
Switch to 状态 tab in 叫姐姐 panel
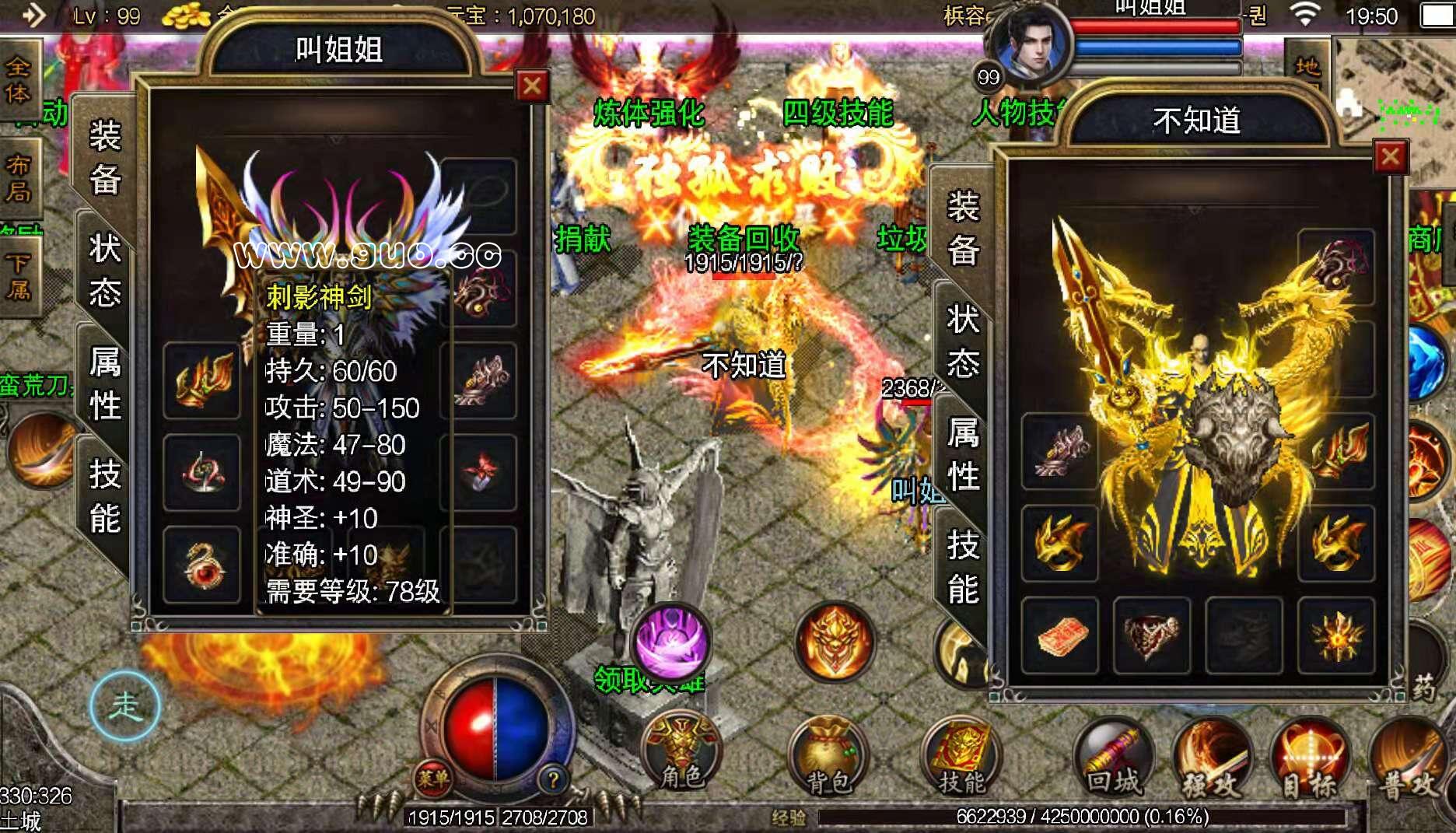click(x=105, y=270)
